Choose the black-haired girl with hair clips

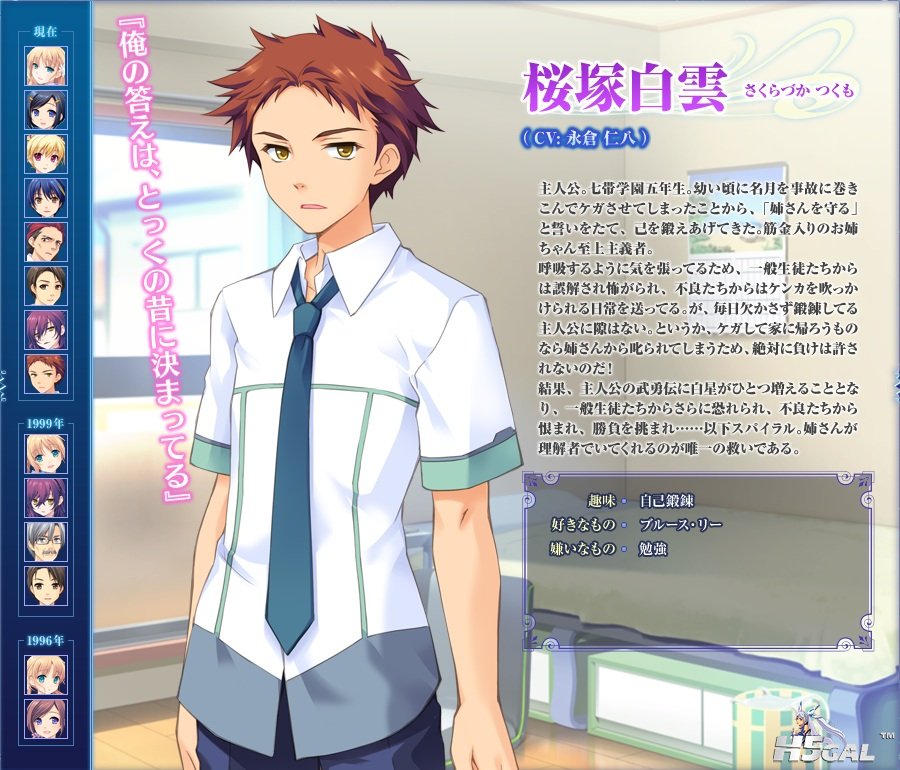click(47, 110)
